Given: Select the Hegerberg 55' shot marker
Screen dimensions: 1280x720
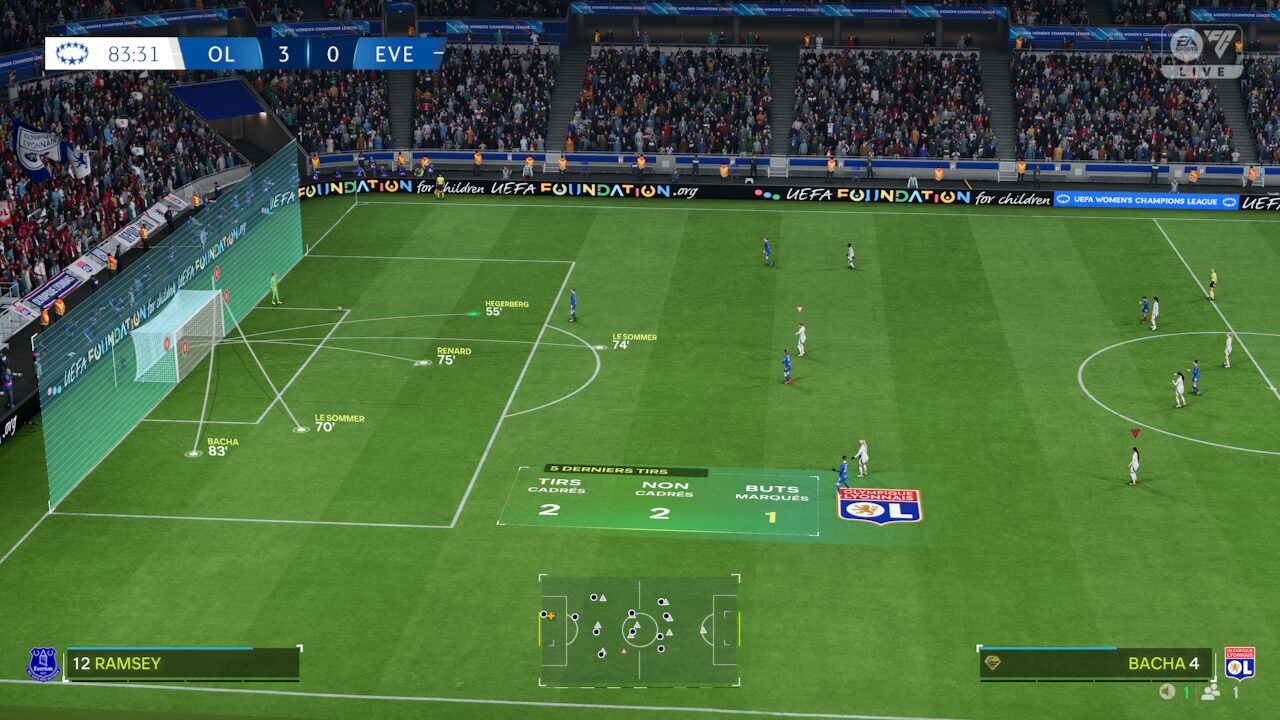Looking at the screenshot, I should pos(473,313).
